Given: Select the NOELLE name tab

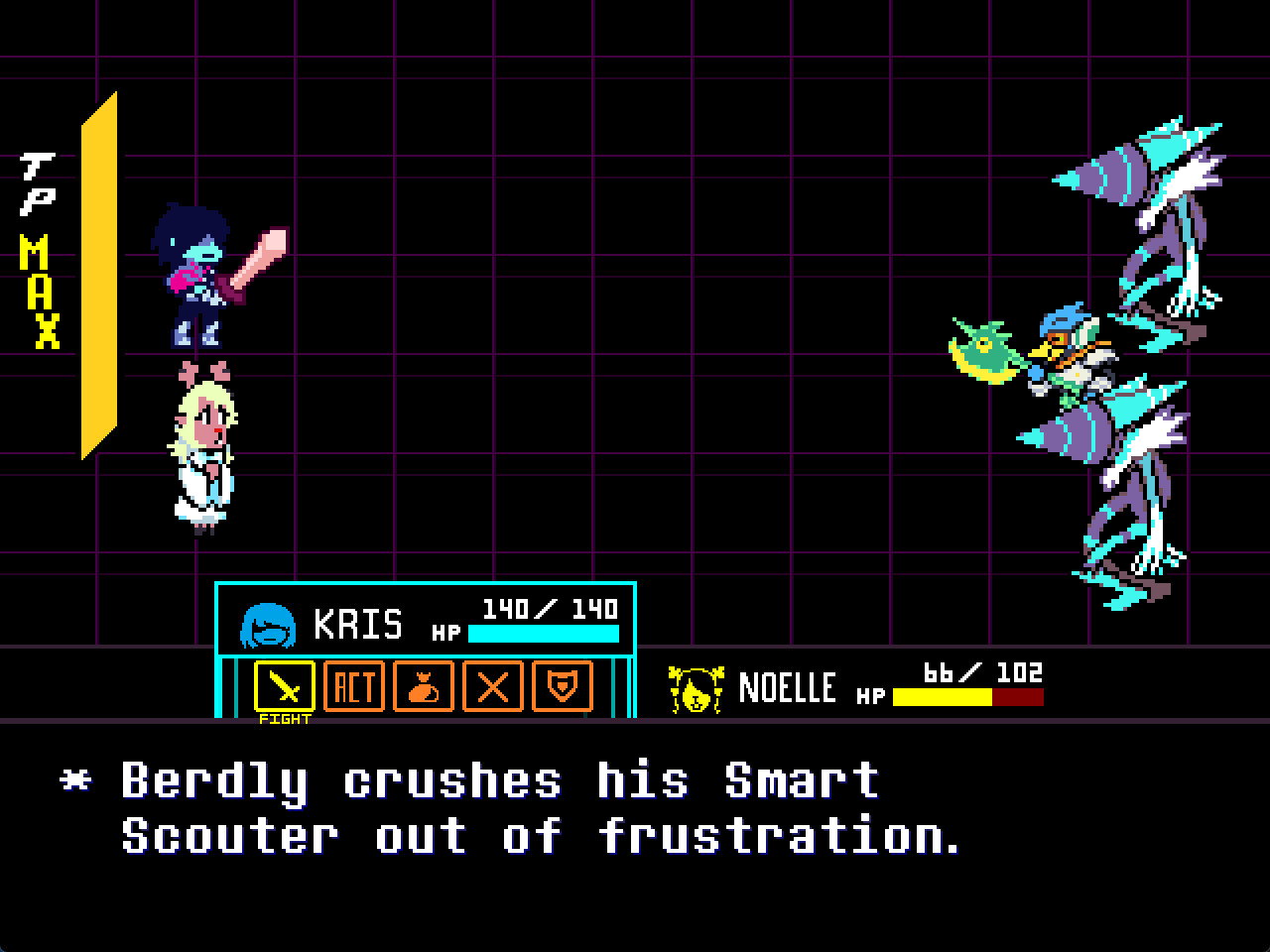Looking at the screenshot, I should 789,687.
